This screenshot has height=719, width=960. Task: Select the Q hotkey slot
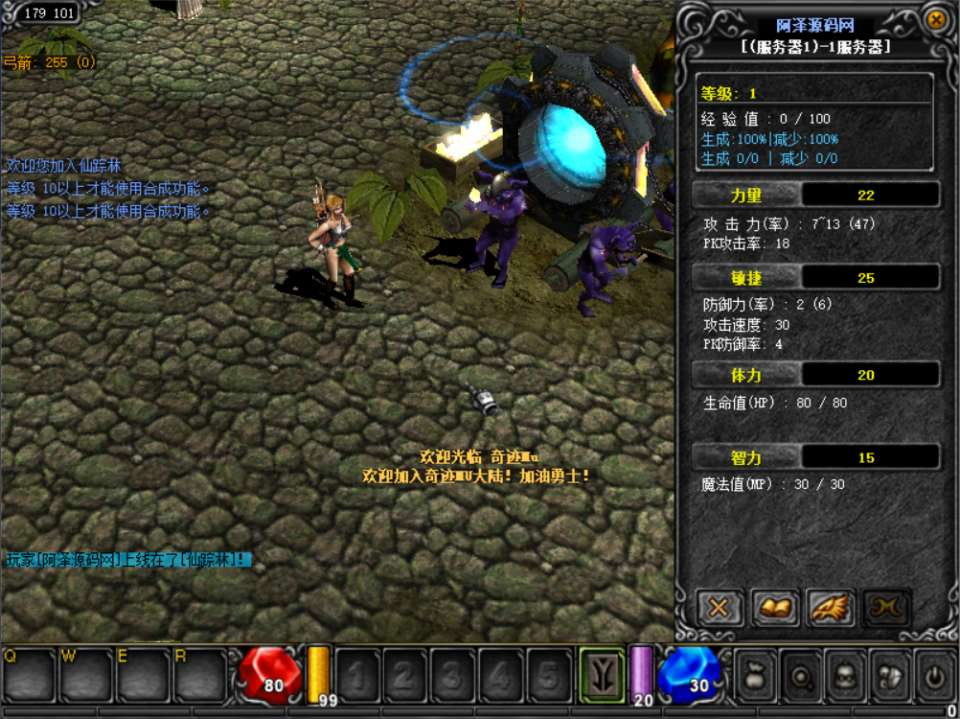click(x=28, y=676)
